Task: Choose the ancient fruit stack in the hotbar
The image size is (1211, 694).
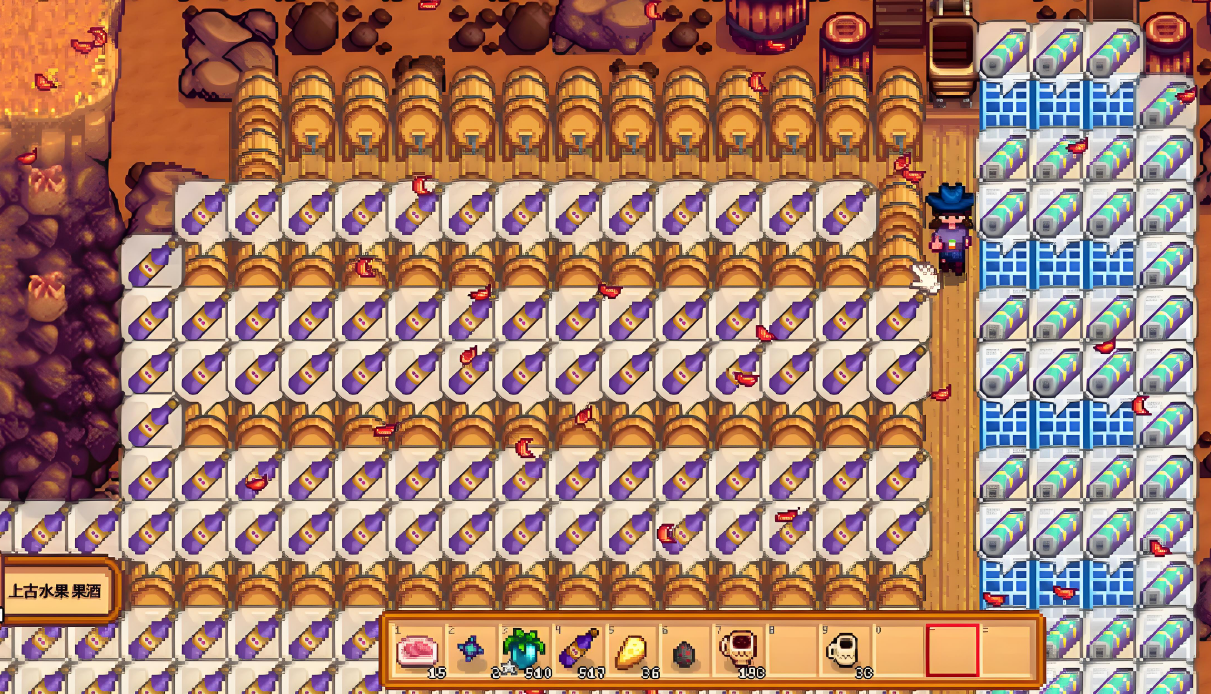Action: [522, 651]
